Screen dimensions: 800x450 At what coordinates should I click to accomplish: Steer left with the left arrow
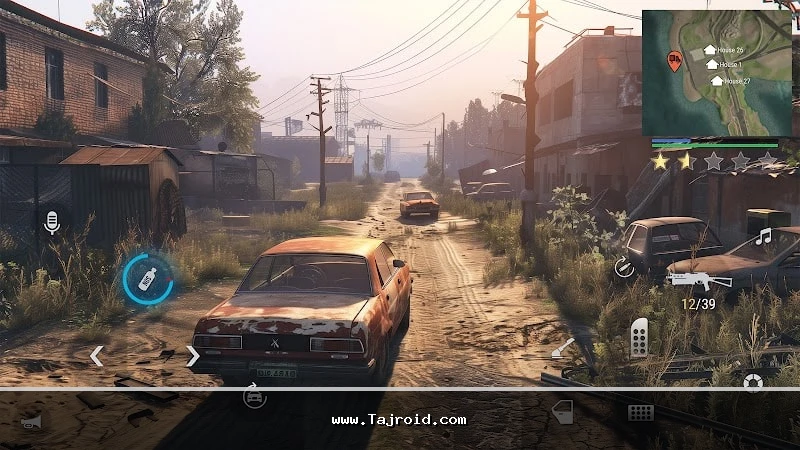coord(96,355)
